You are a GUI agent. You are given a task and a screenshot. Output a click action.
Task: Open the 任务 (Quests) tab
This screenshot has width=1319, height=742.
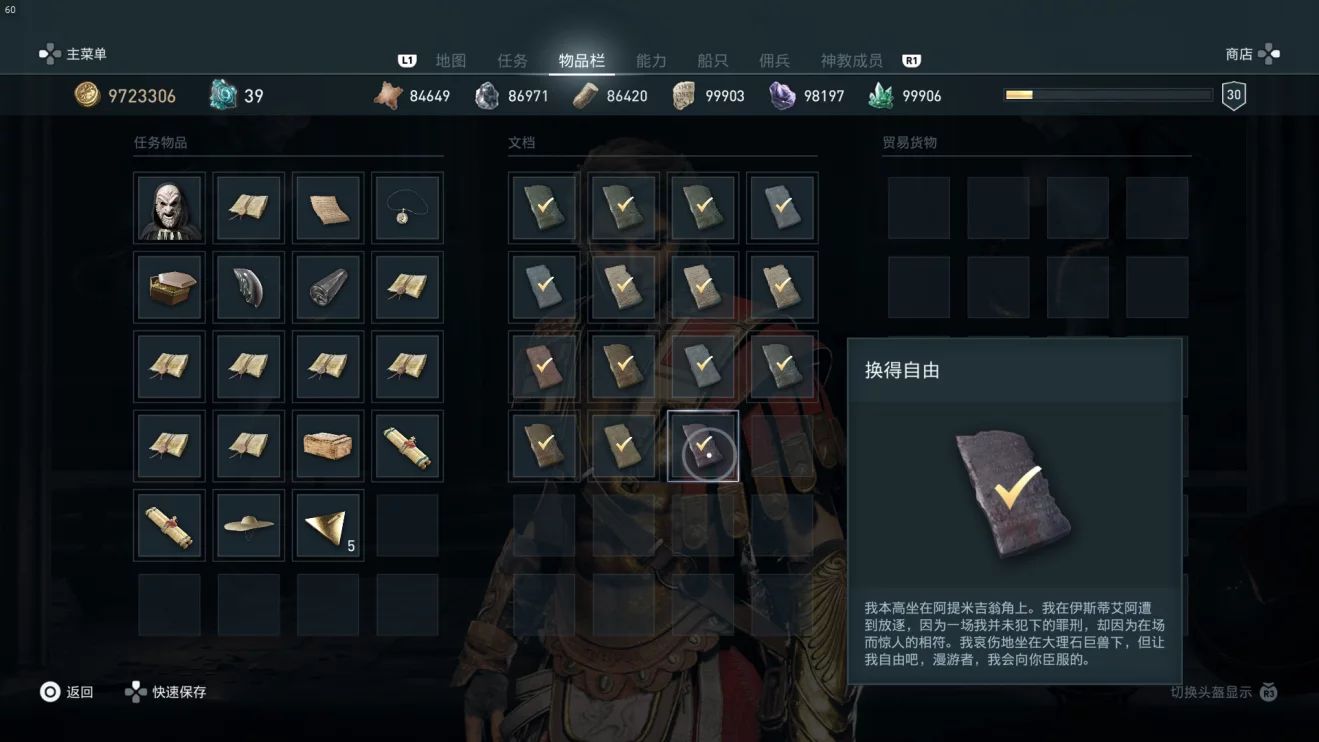(512, 61)
